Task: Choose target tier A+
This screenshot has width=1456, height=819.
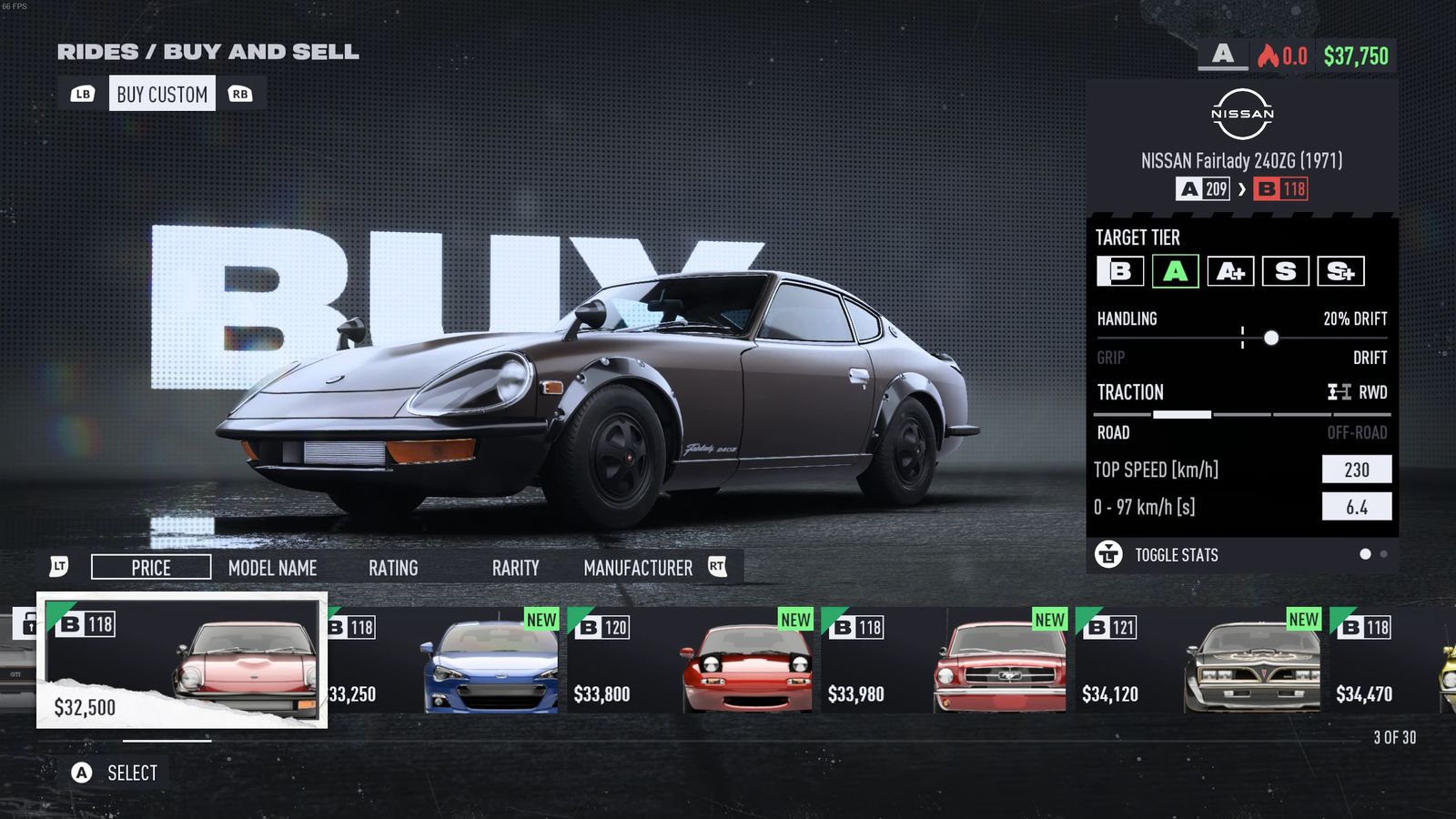Action: (1230, 271)
